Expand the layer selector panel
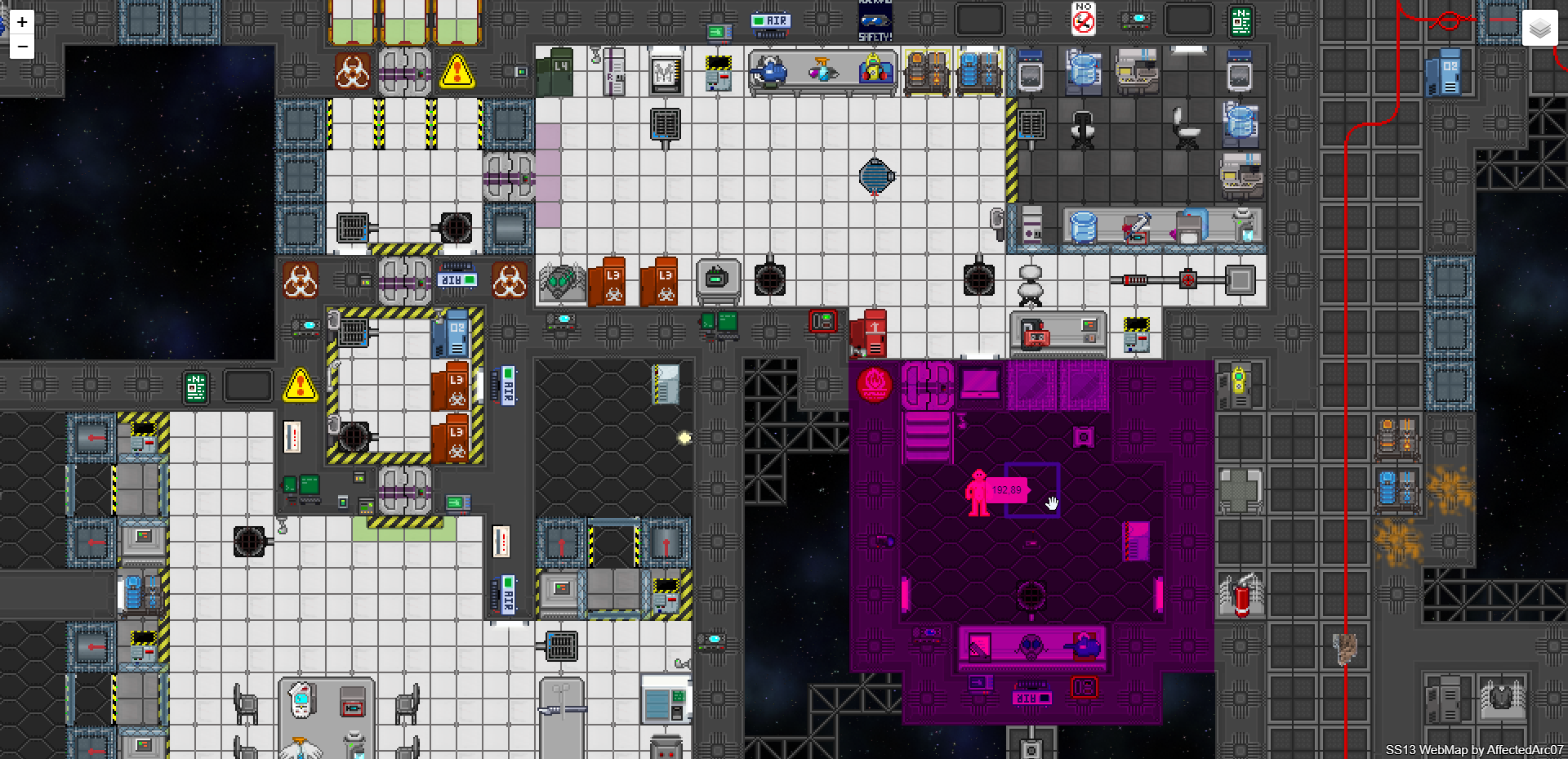This screenshot has width=1568, height=759. coord(1539,27)
